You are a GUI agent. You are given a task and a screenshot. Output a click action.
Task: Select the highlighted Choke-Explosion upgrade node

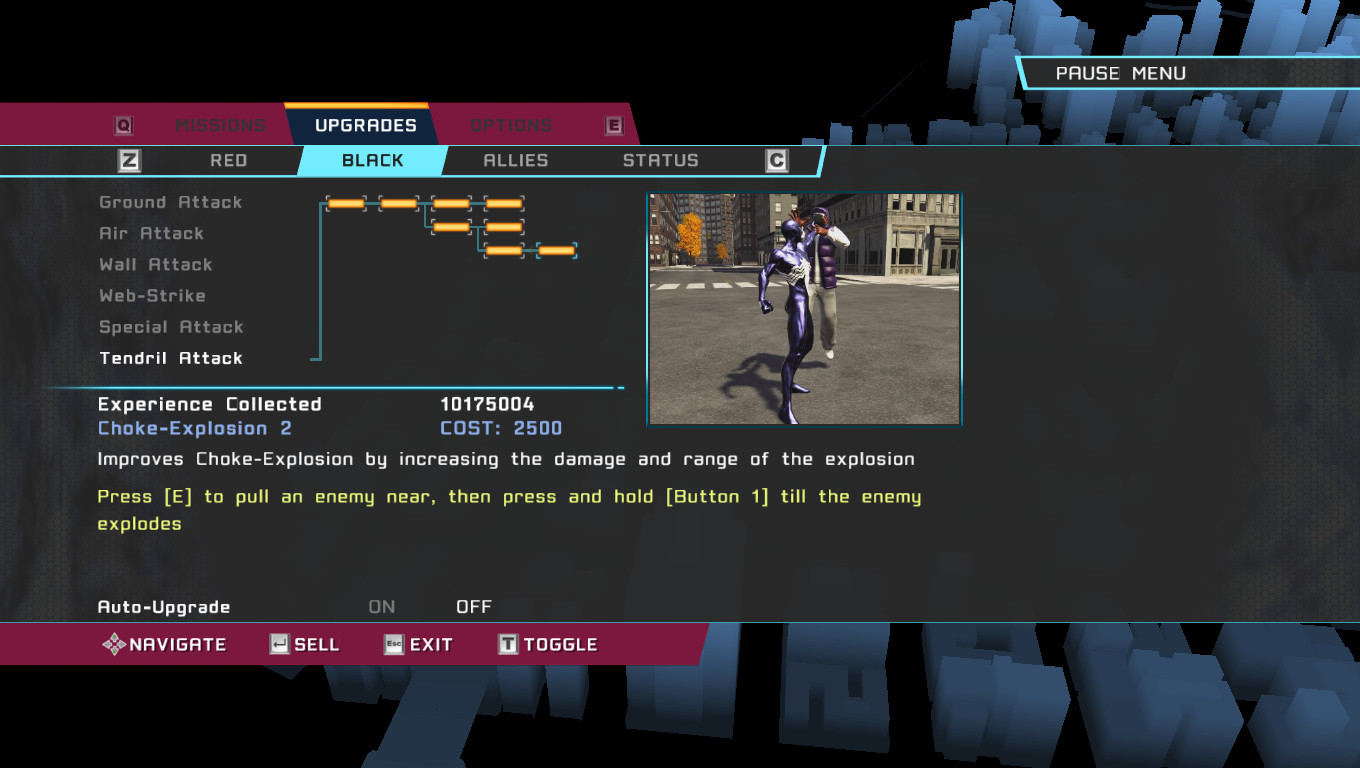click(x=556, y=252)
